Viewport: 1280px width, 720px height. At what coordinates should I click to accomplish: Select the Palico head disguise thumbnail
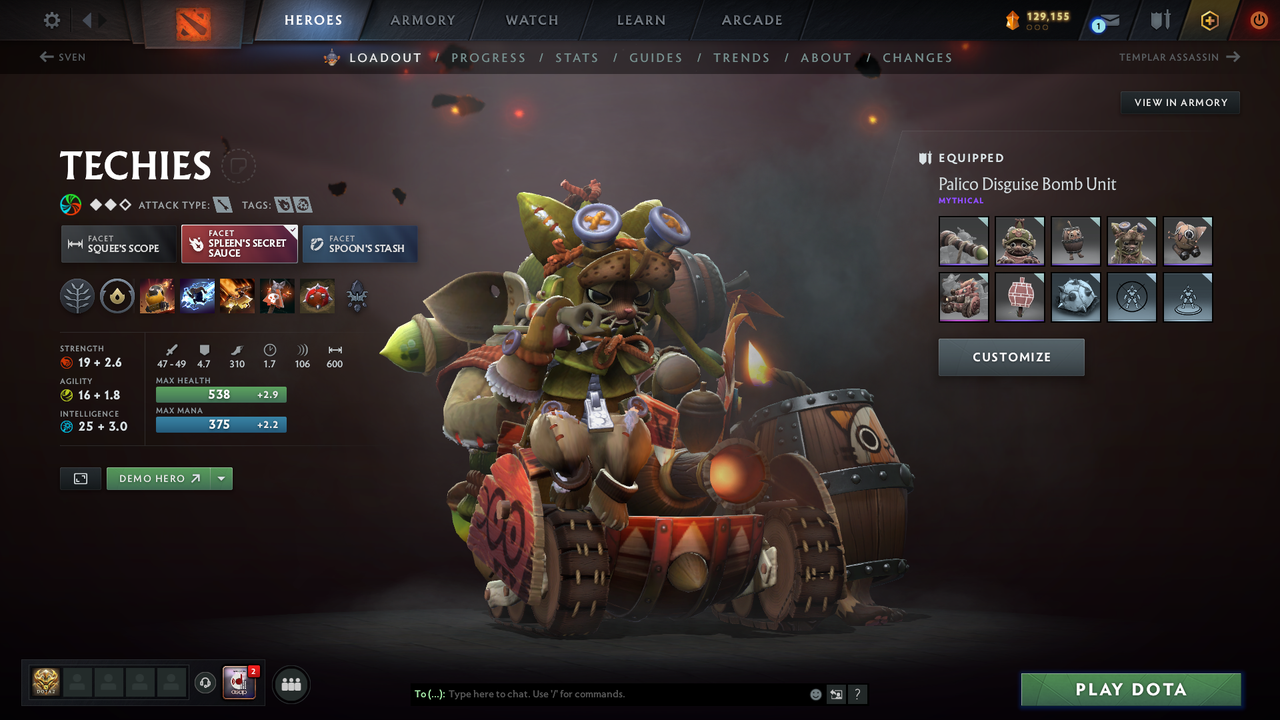(1020, 241)
